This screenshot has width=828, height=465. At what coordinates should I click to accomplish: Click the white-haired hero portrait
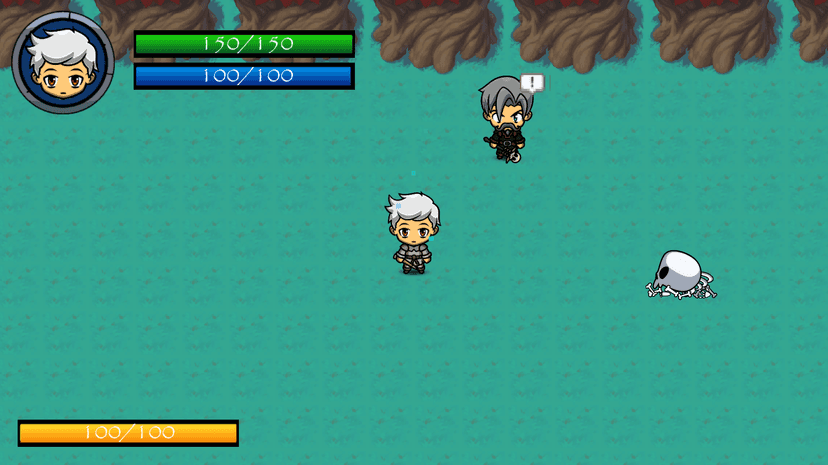[62, 62]
